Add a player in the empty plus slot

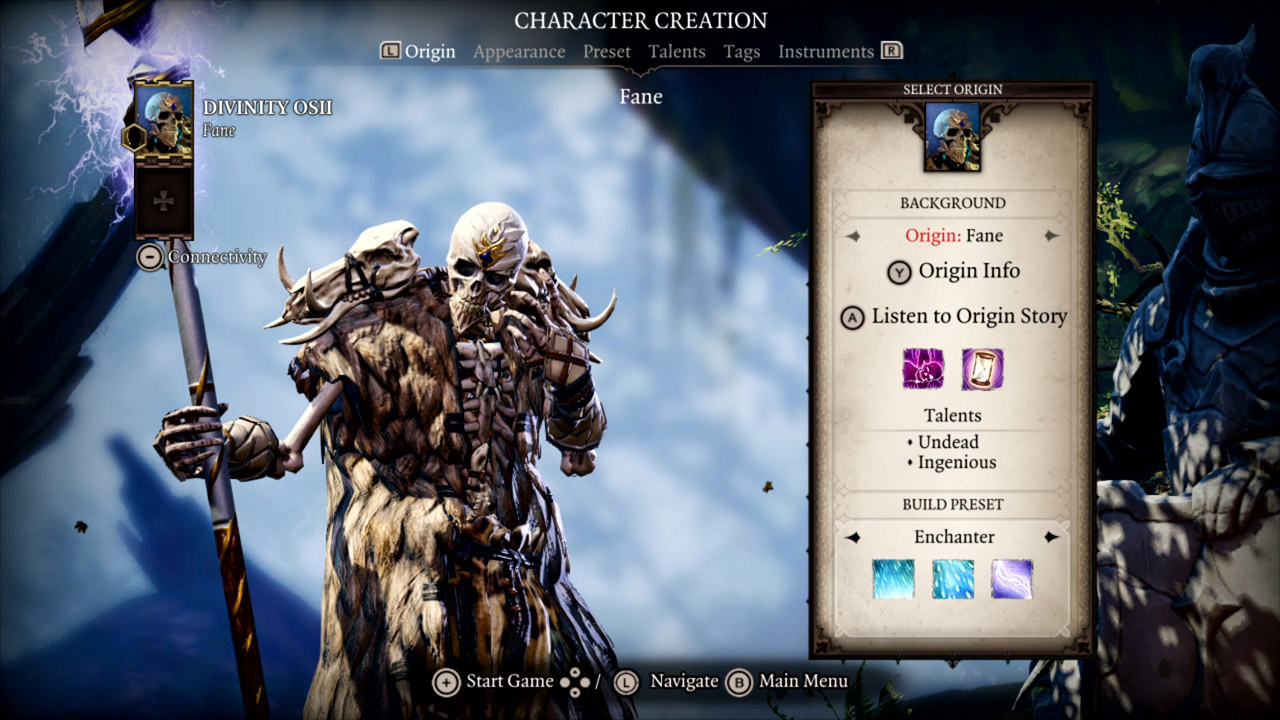[163, 201]
